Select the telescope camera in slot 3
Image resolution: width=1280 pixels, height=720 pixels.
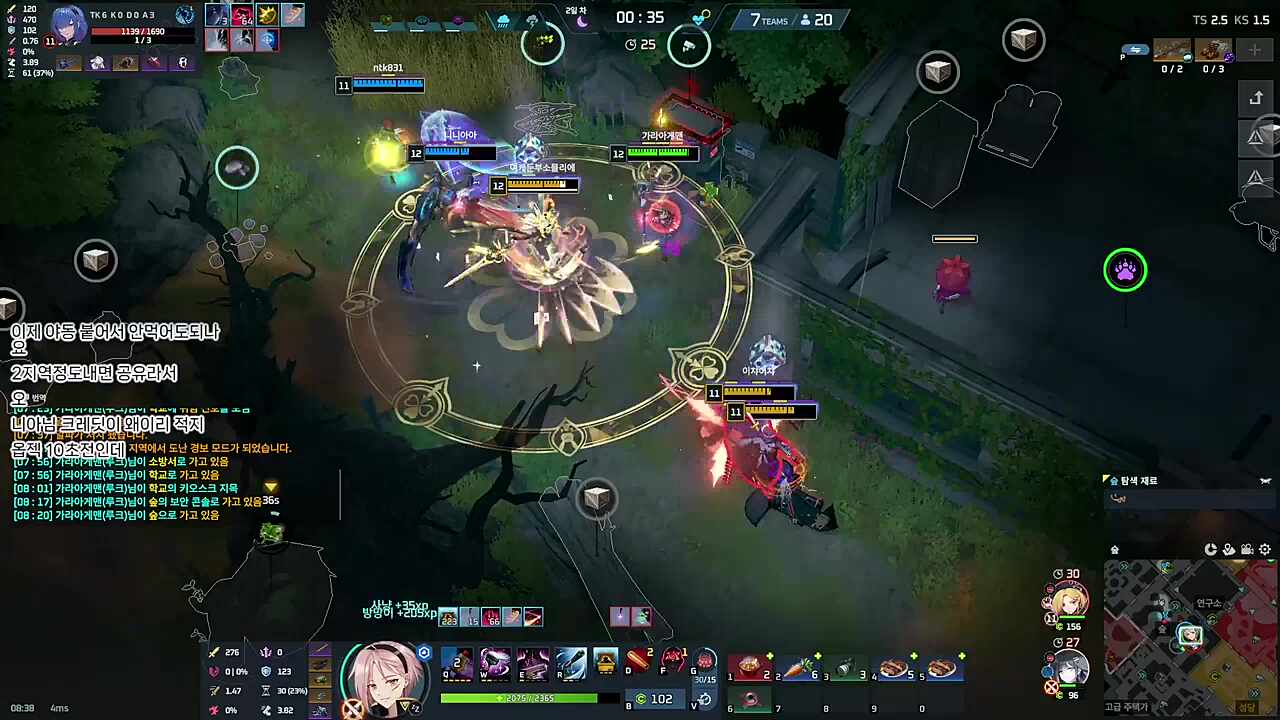click(x=845, y=668)
